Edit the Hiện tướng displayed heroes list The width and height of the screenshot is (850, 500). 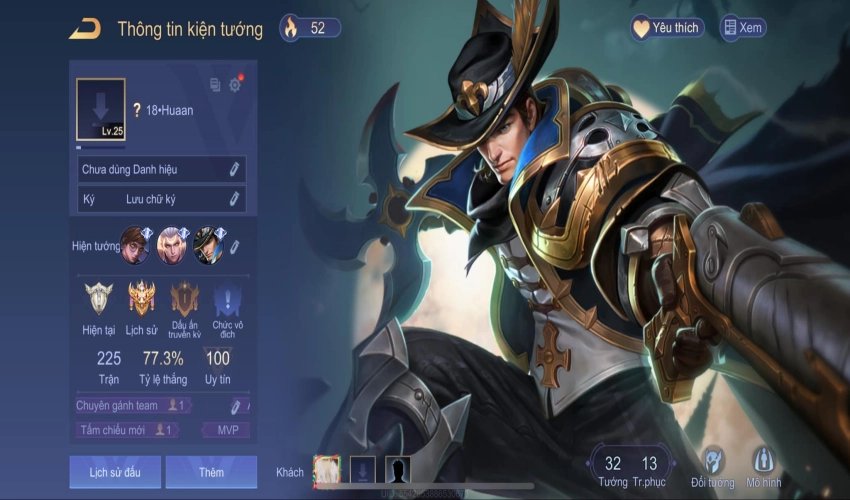click(235, 246)
